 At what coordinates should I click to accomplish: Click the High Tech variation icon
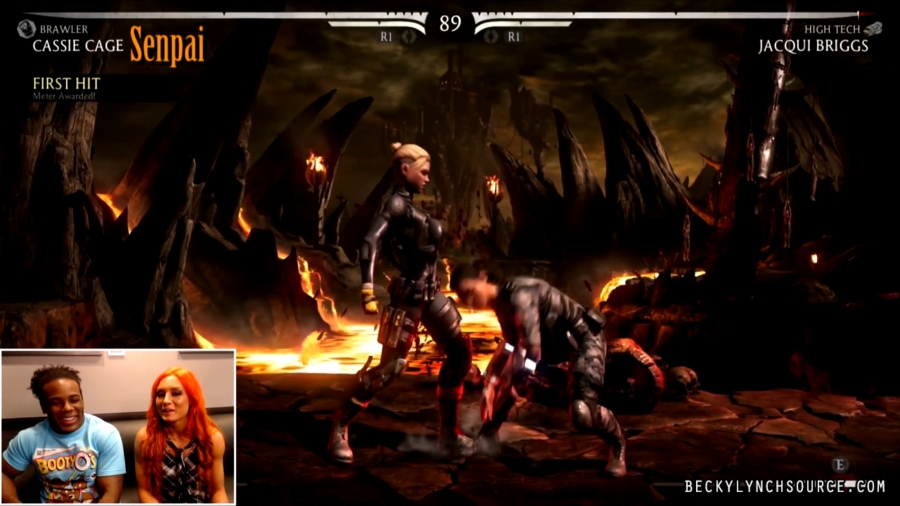click(x=873, y=29)
